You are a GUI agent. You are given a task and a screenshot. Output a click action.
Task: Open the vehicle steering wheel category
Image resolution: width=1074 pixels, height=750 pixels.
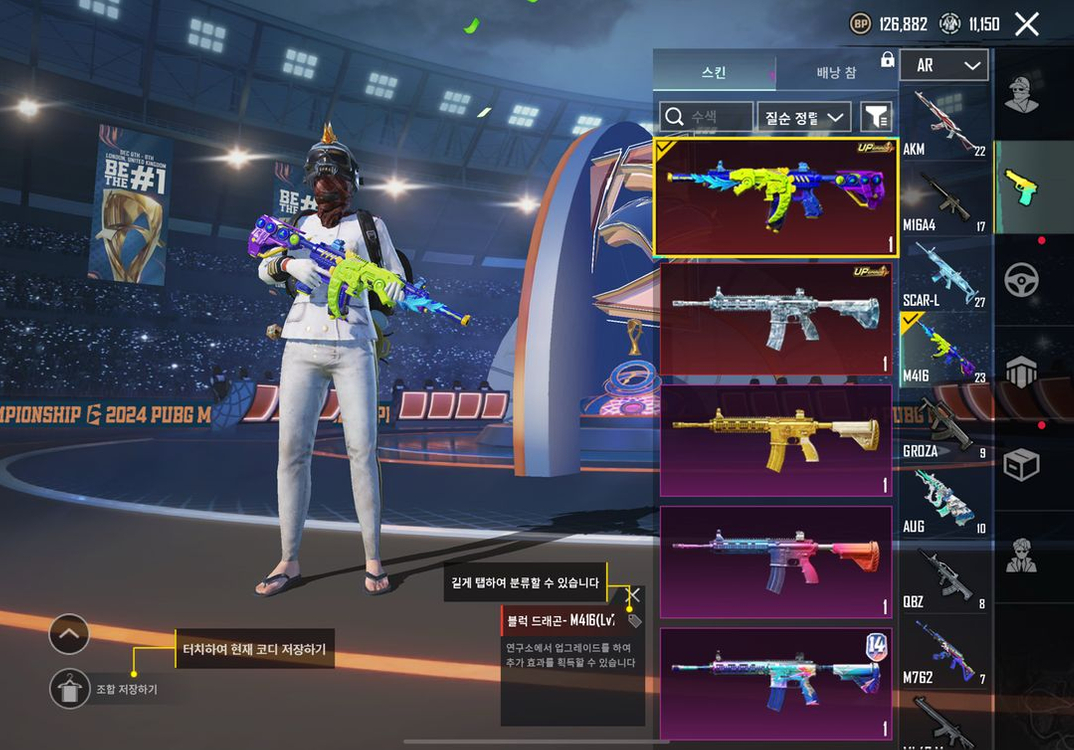(x=1021, y=280)
